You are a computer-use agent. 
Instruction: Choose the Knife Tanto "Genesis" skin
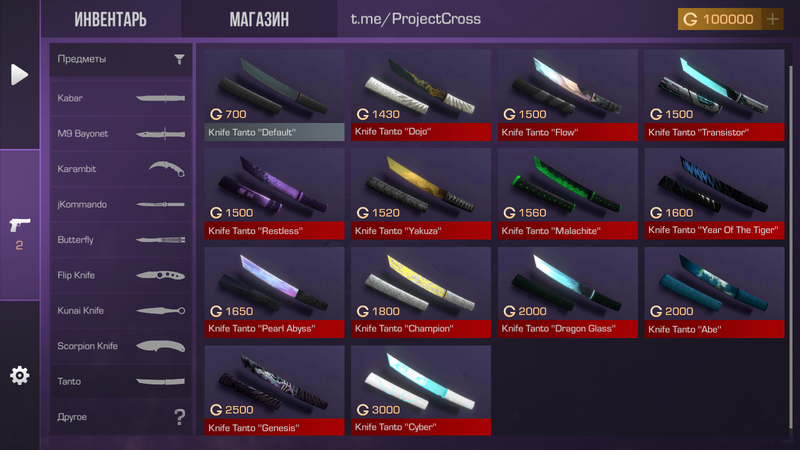click(274, 389)
